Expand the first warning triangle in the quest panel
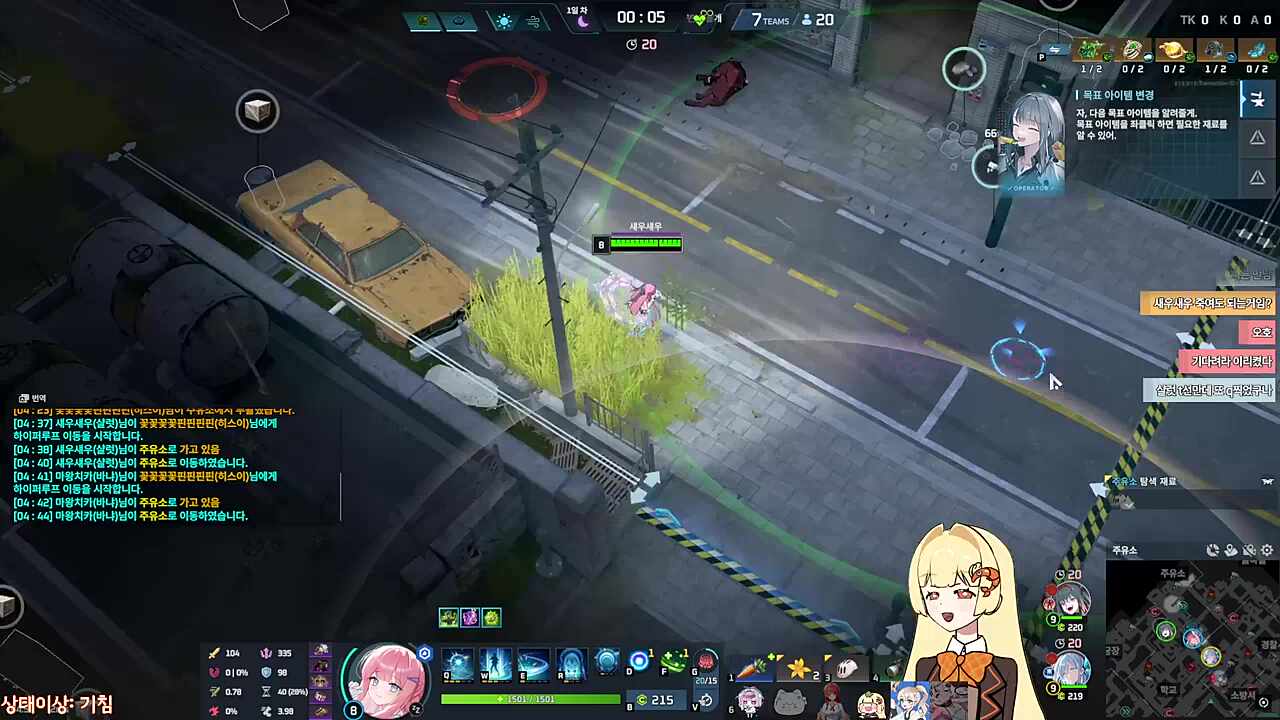 click(x=1258, y=137)
